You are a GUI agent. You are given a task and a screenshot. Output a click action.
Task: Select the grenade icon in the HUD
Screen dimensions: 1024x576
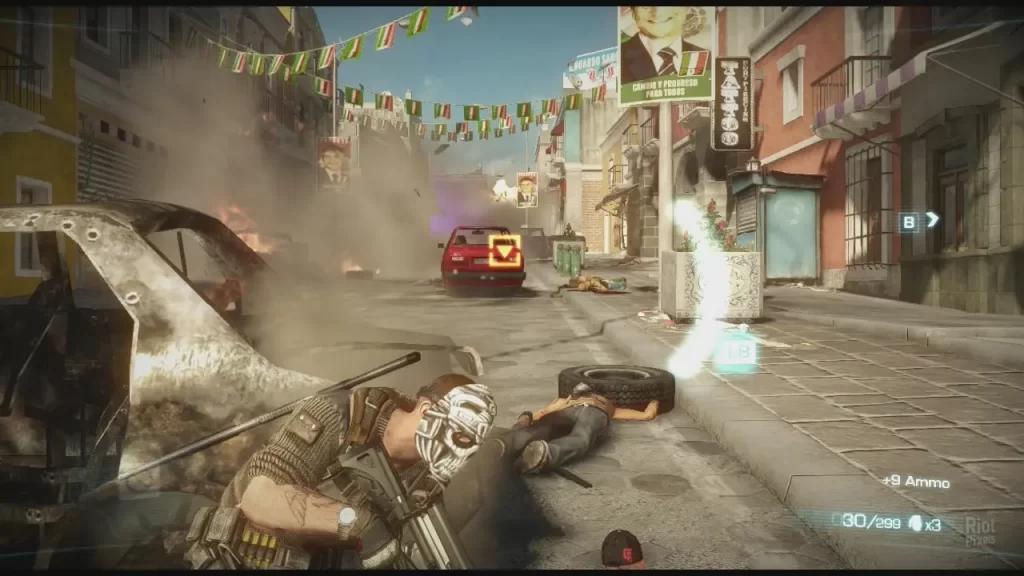click(915, 522)
